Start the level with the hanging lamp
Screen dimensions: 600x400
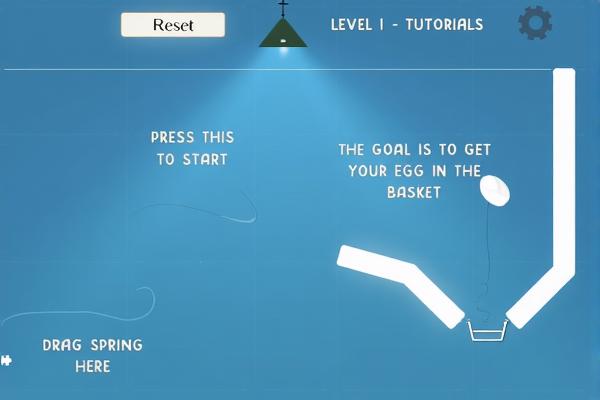pos(283,33)
